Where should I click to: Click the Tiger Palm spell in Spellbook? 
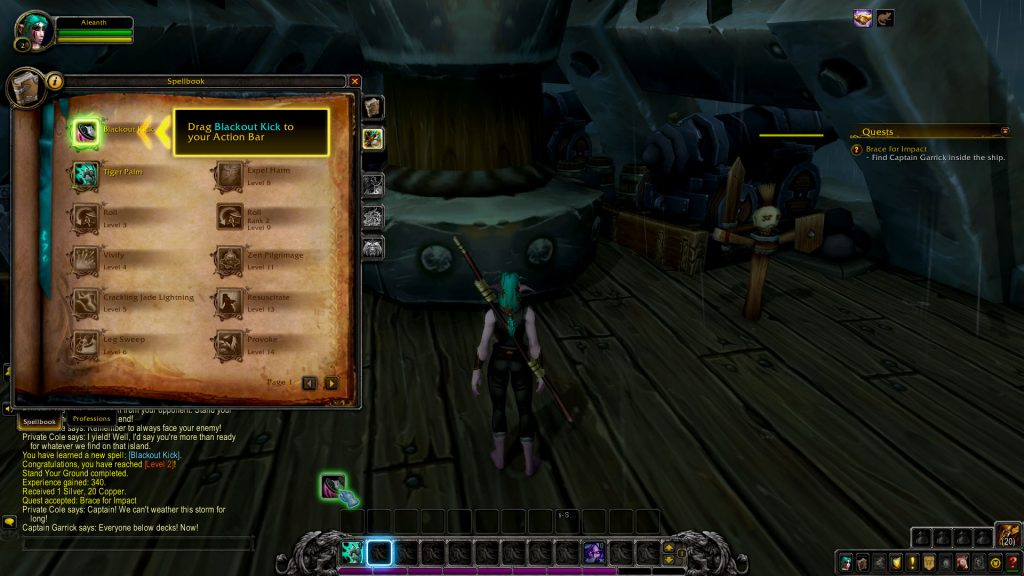86,175
